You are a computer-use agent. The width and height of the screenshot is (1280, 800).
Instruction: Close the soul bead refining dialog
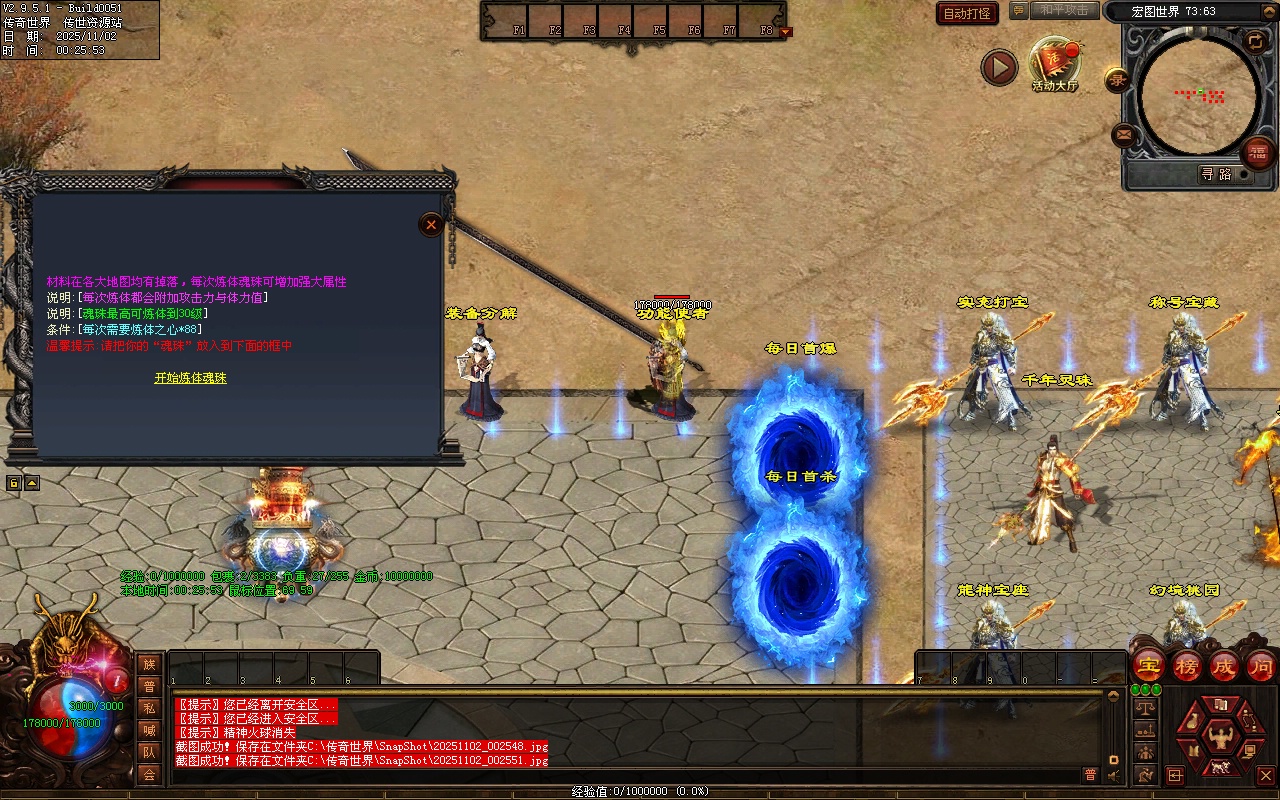431,225
